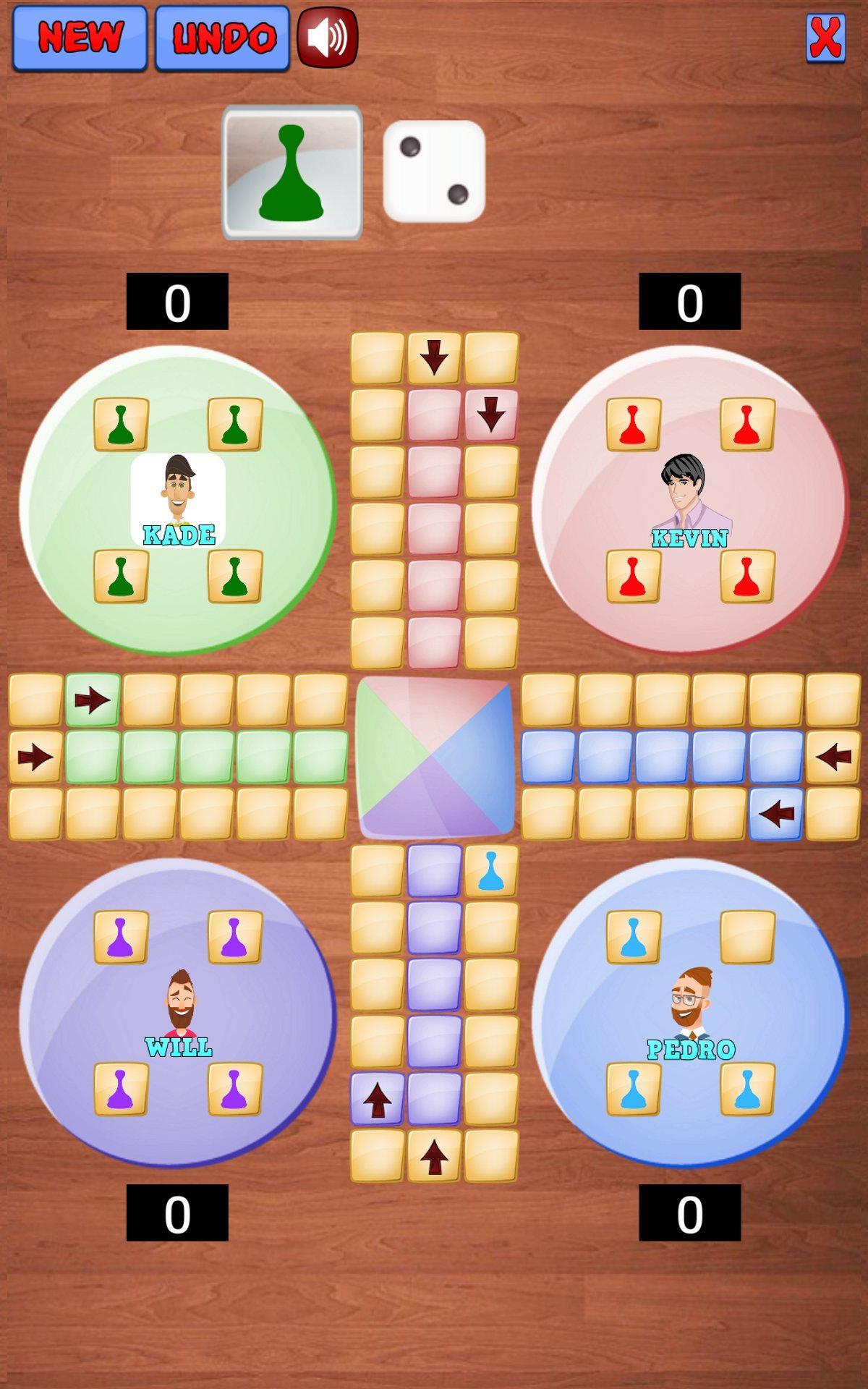Undo the last move

click(222, 38)
